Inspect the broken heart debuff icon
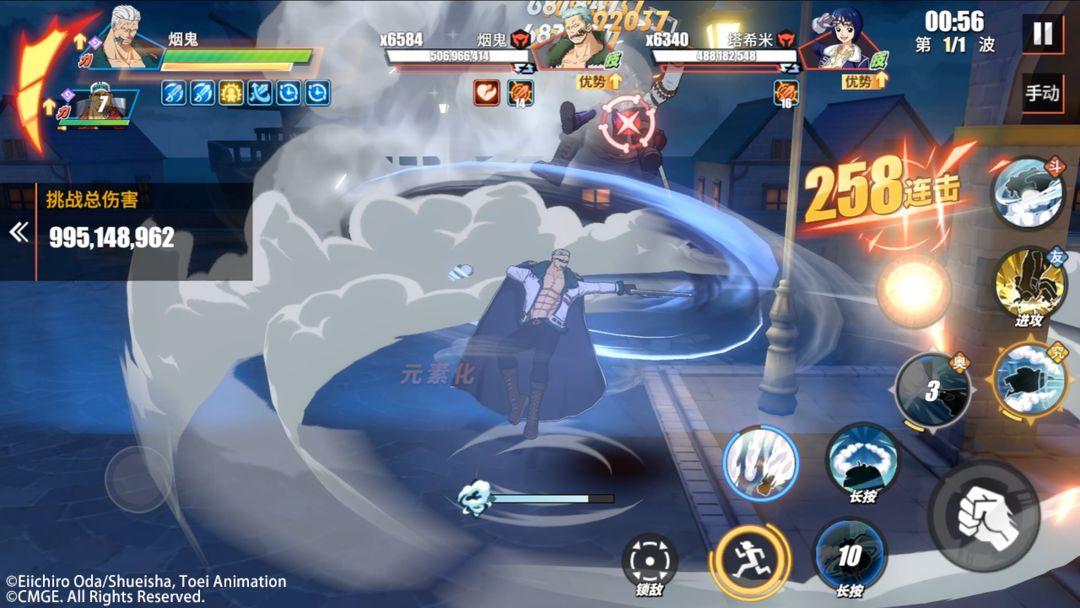This screenshot has height=608, width=1080. tap(487, 93)
